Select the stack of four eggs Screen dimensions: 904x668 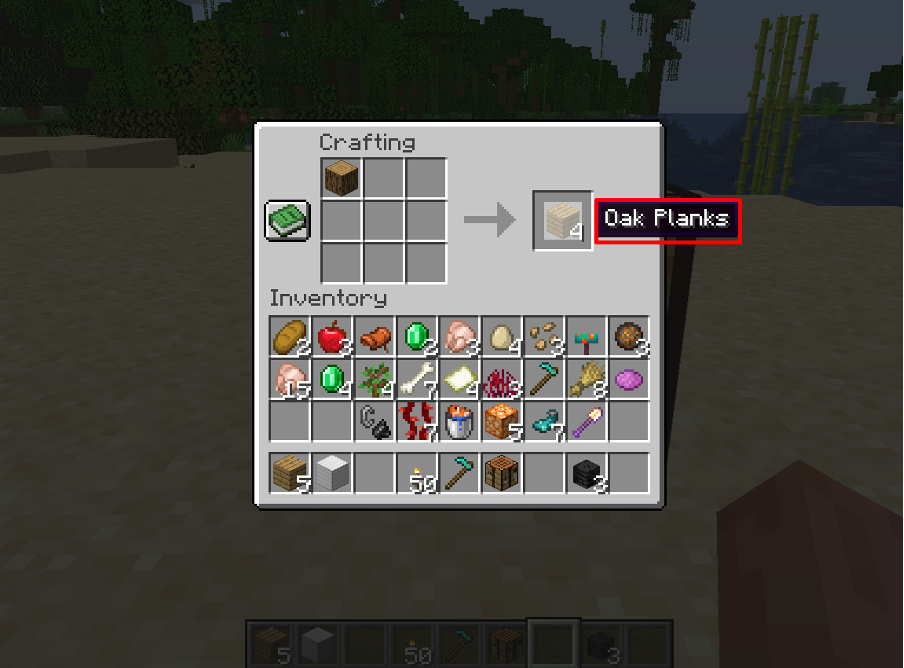click(501, 338)
